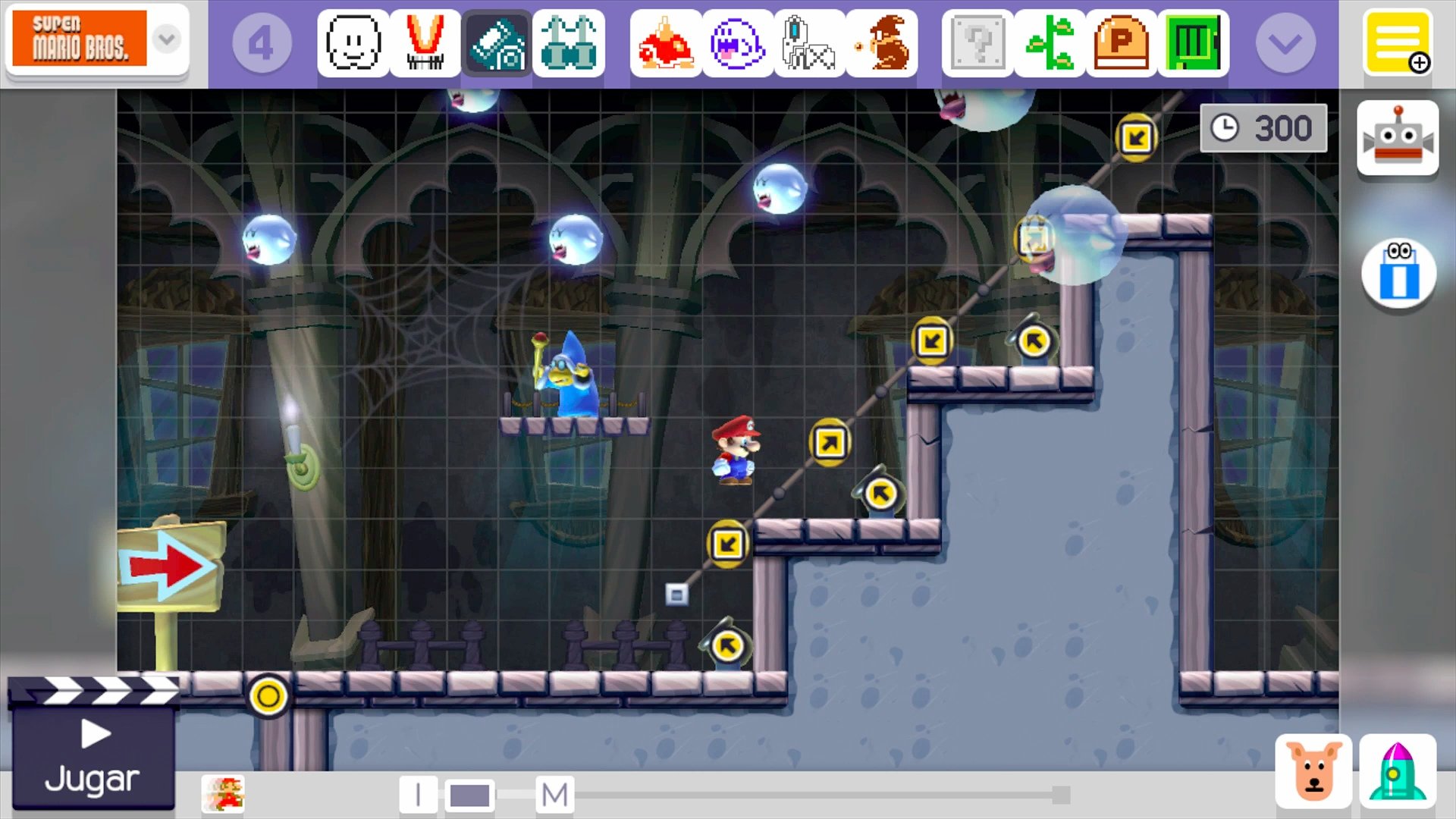Select the P Switch icon

click(1122, 43)
